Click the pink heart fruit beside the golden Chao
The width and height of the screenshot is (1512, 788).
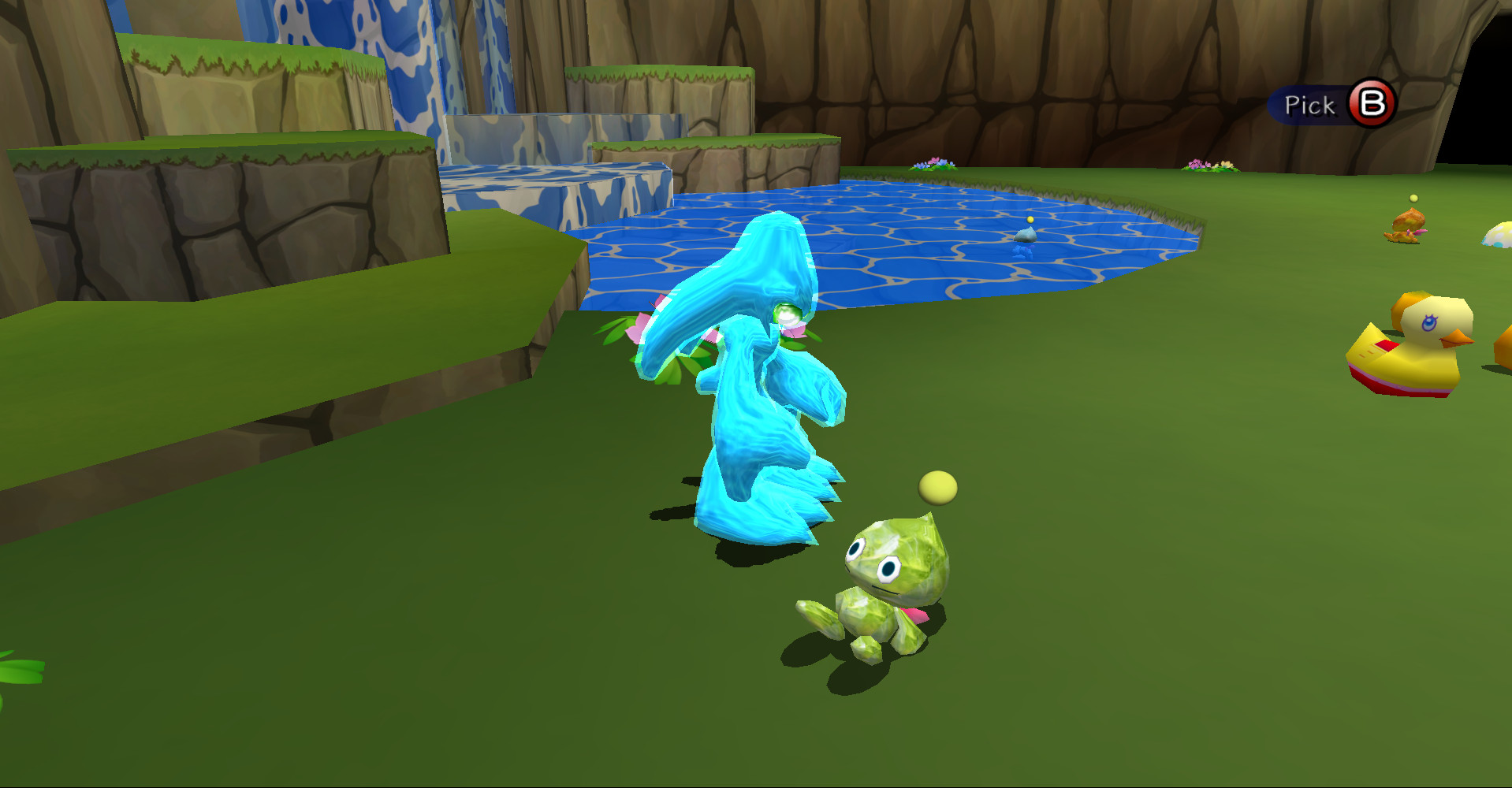click(x=1421, y=234)
